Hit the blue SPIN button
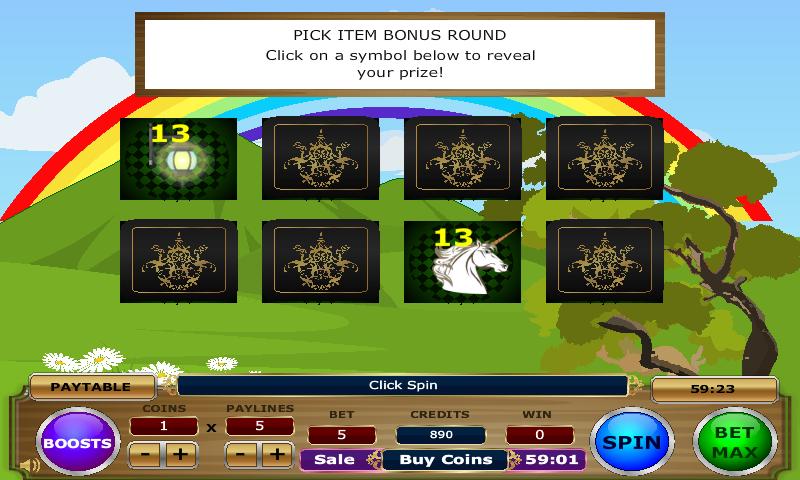The width and height of the screenshot is (800, 480). 632,441
